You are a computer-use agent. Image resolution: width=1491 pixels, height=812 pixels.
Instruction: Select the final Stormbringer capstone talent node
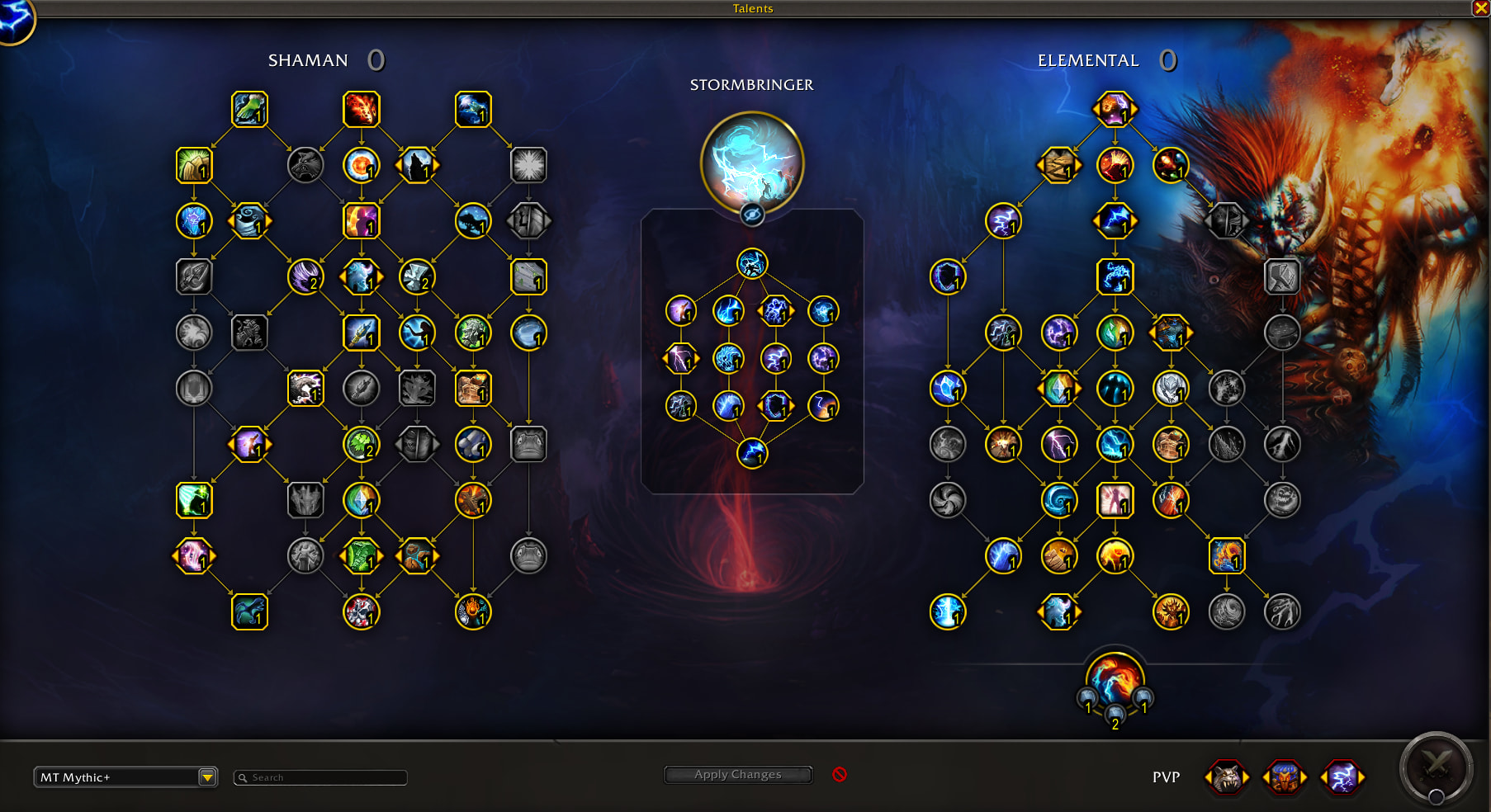(751, 453)
